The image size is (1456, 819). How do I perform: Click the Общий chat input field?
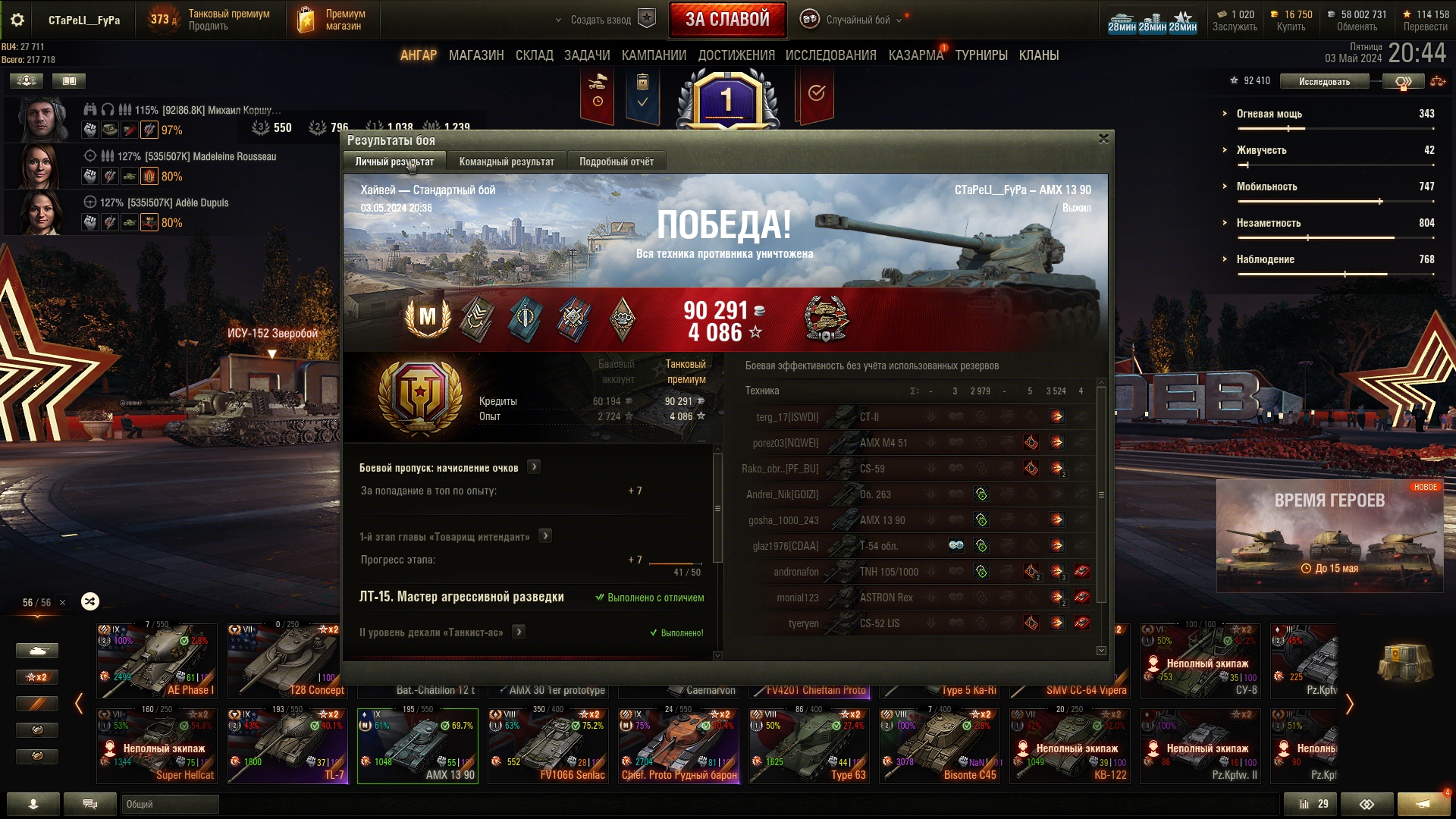170,804
